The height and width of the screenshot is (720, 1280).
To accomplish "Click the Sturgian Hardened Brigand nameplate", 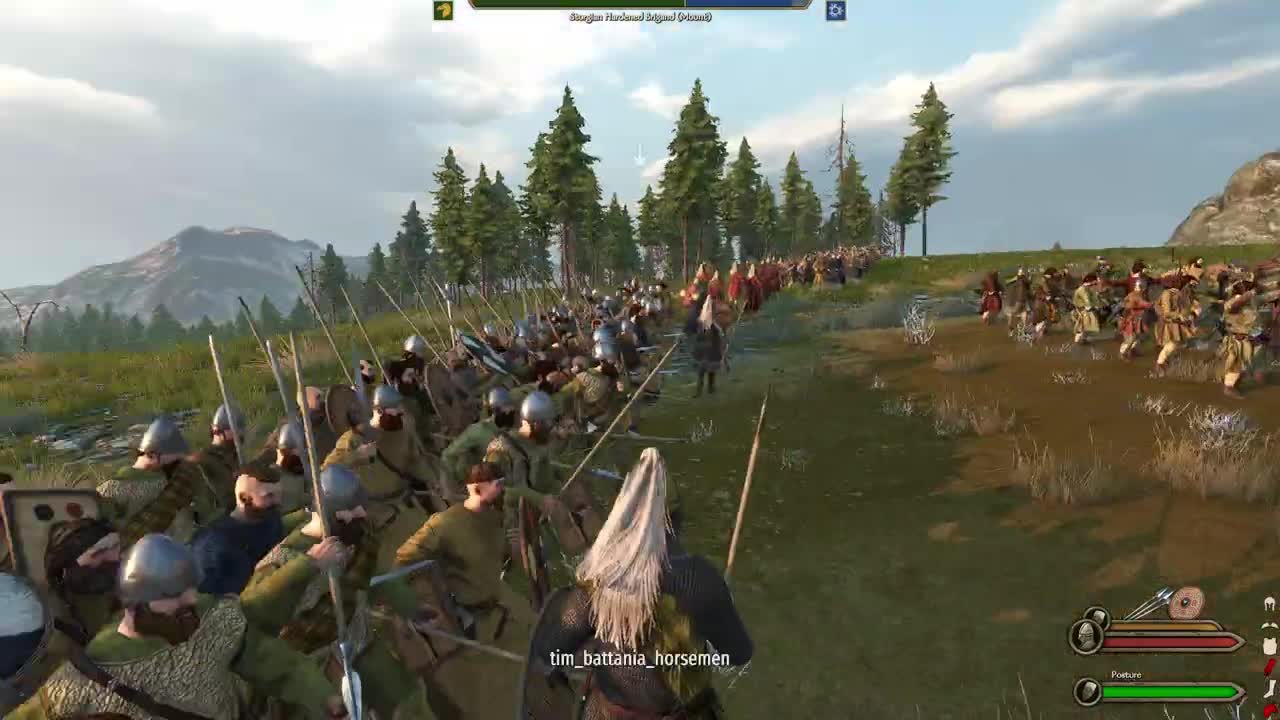I will pos(640,16).
